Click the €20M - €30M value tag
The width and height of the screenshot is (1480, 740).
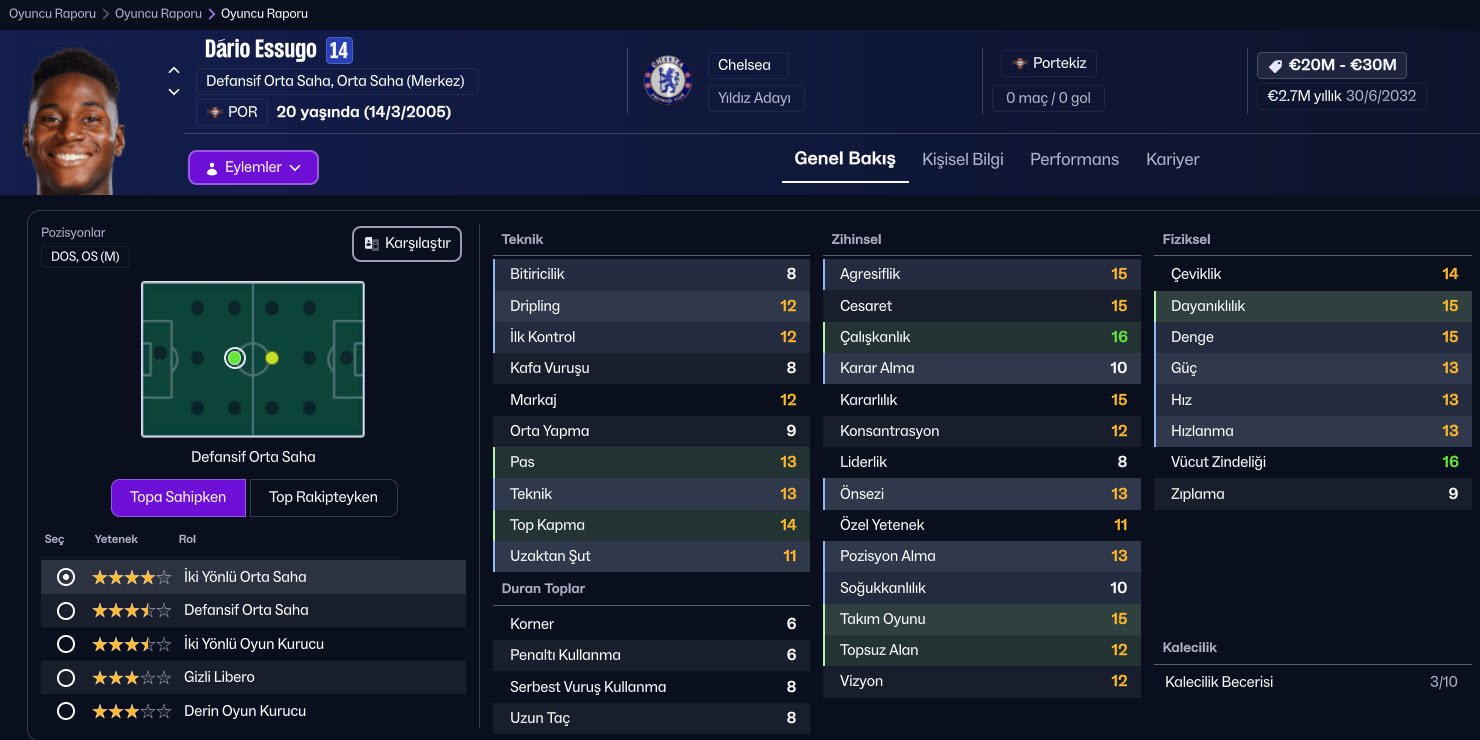1332,65
